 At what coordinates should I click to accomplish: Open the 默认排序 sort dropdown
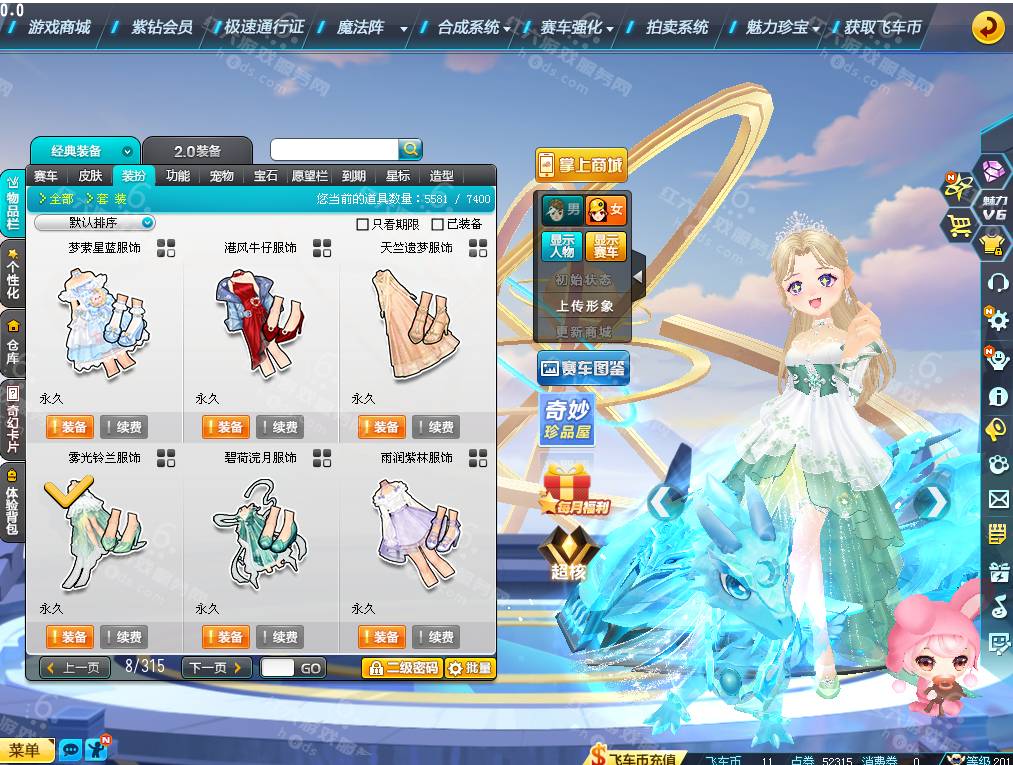(x=95, y=223)
